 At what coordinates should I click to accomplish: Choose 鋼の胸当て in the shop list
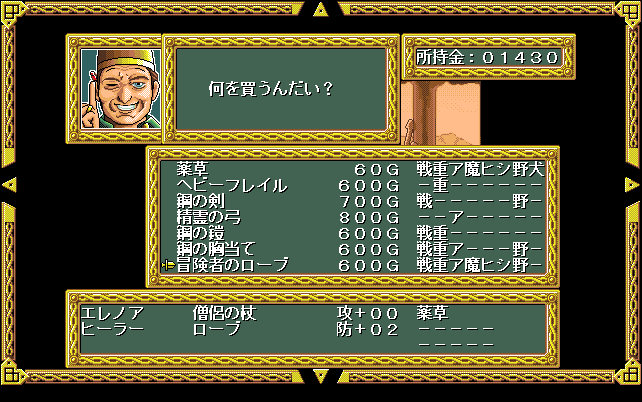(x=216, y=249)
